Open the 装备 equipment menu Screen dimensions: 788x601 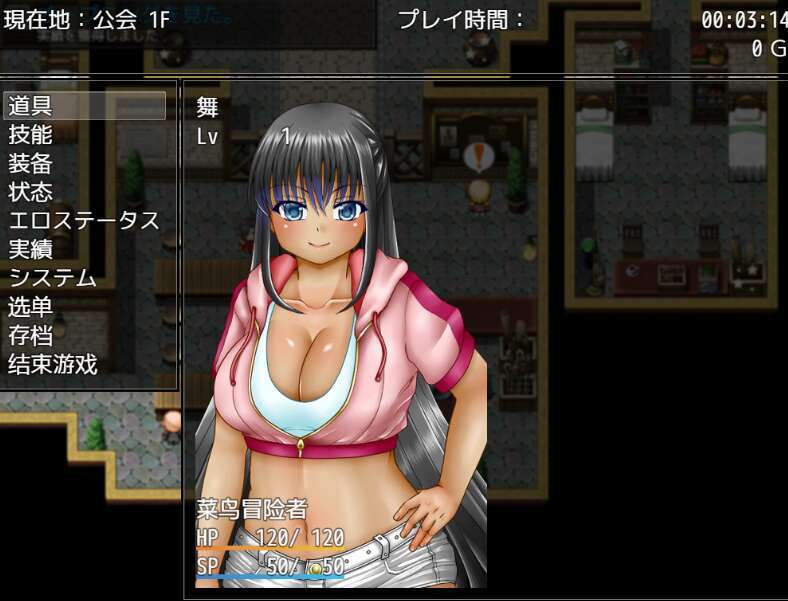click(x=85, y=163)
